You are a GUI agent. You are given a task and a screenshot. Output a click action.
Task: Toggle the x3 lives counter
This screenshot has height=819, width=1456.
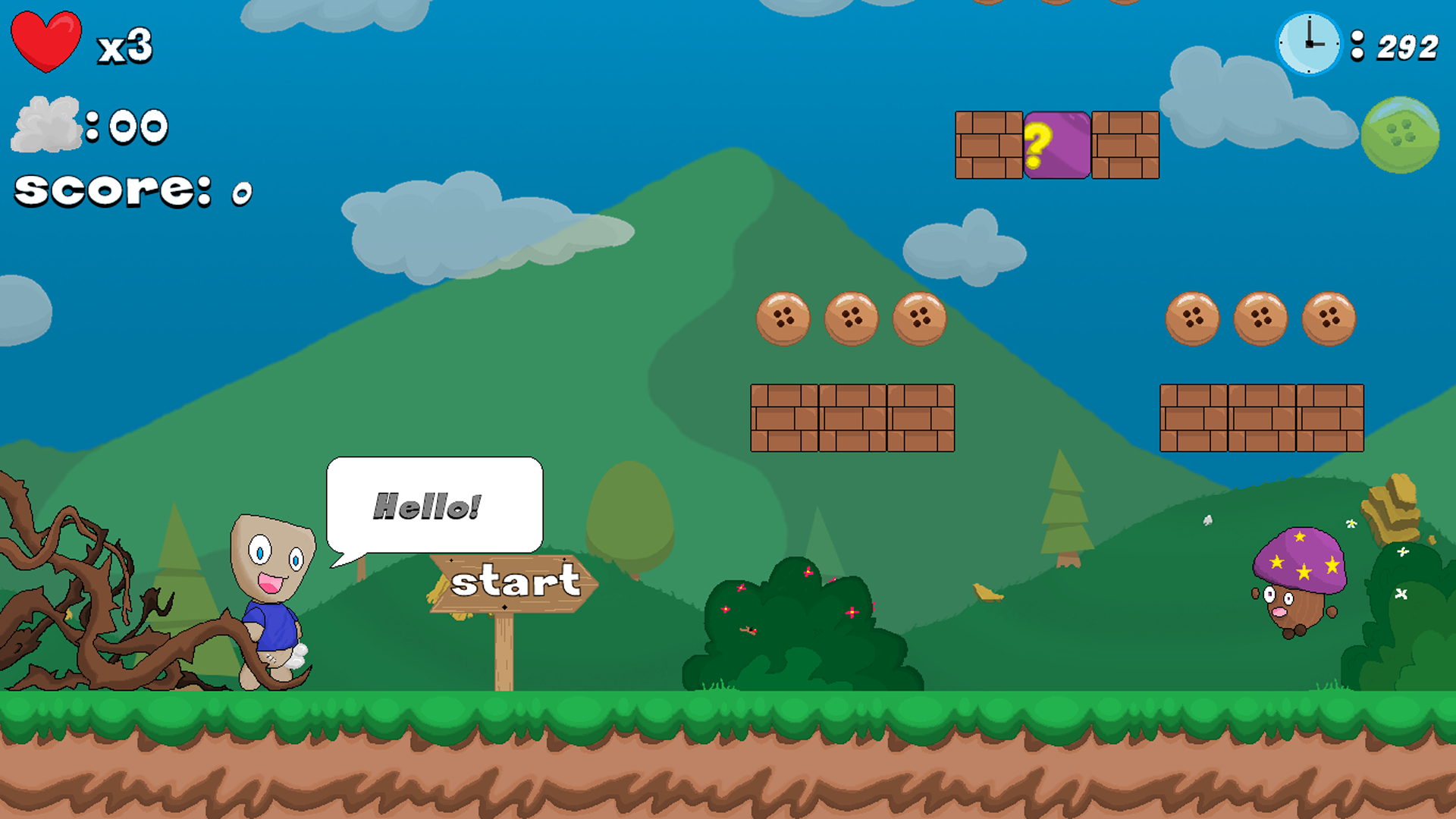coord(125,47)
